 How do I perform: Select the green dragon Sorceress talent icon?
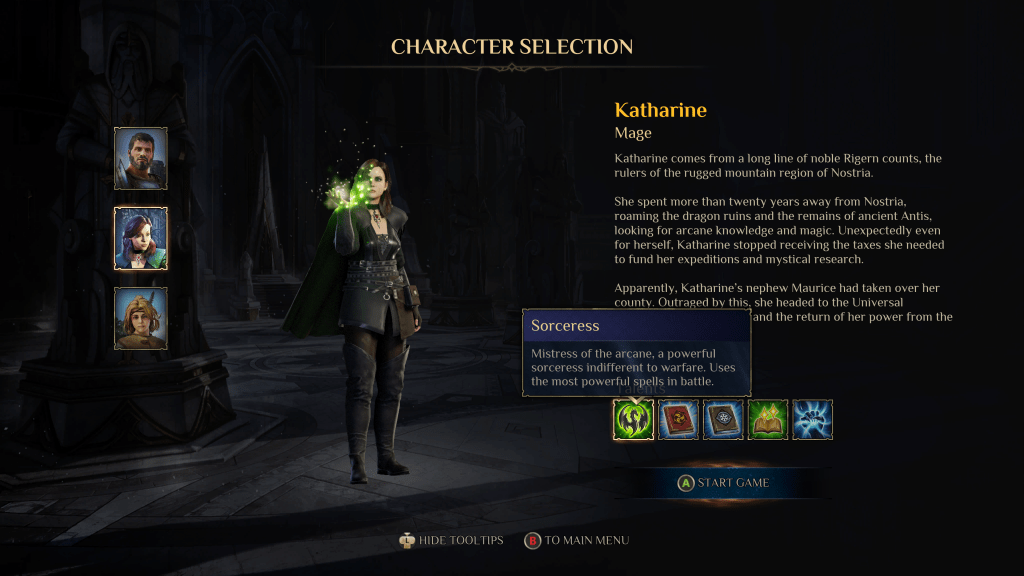(633, 420)
